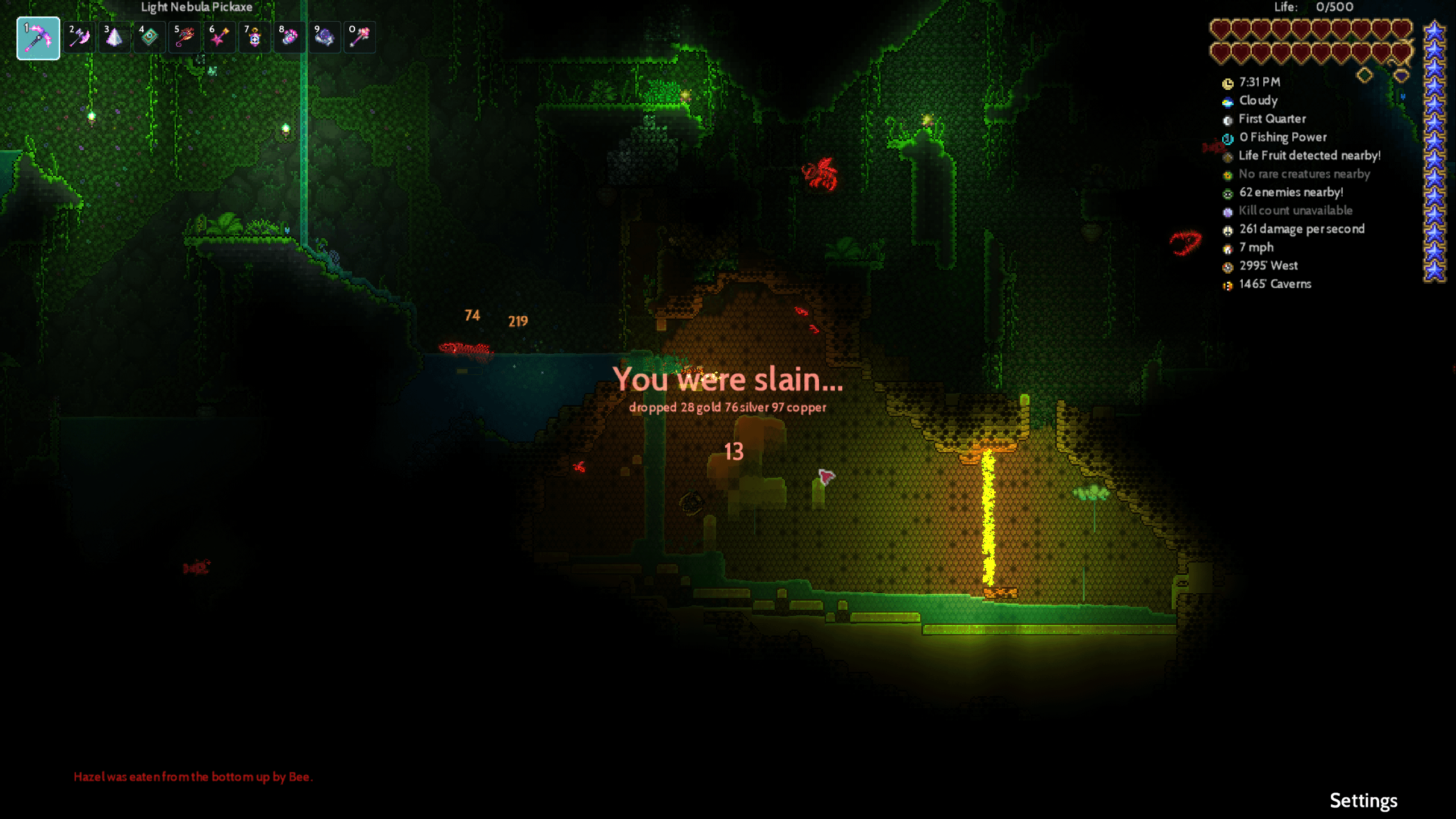Select the pink shell item in slot 8

tap(289, 38)
